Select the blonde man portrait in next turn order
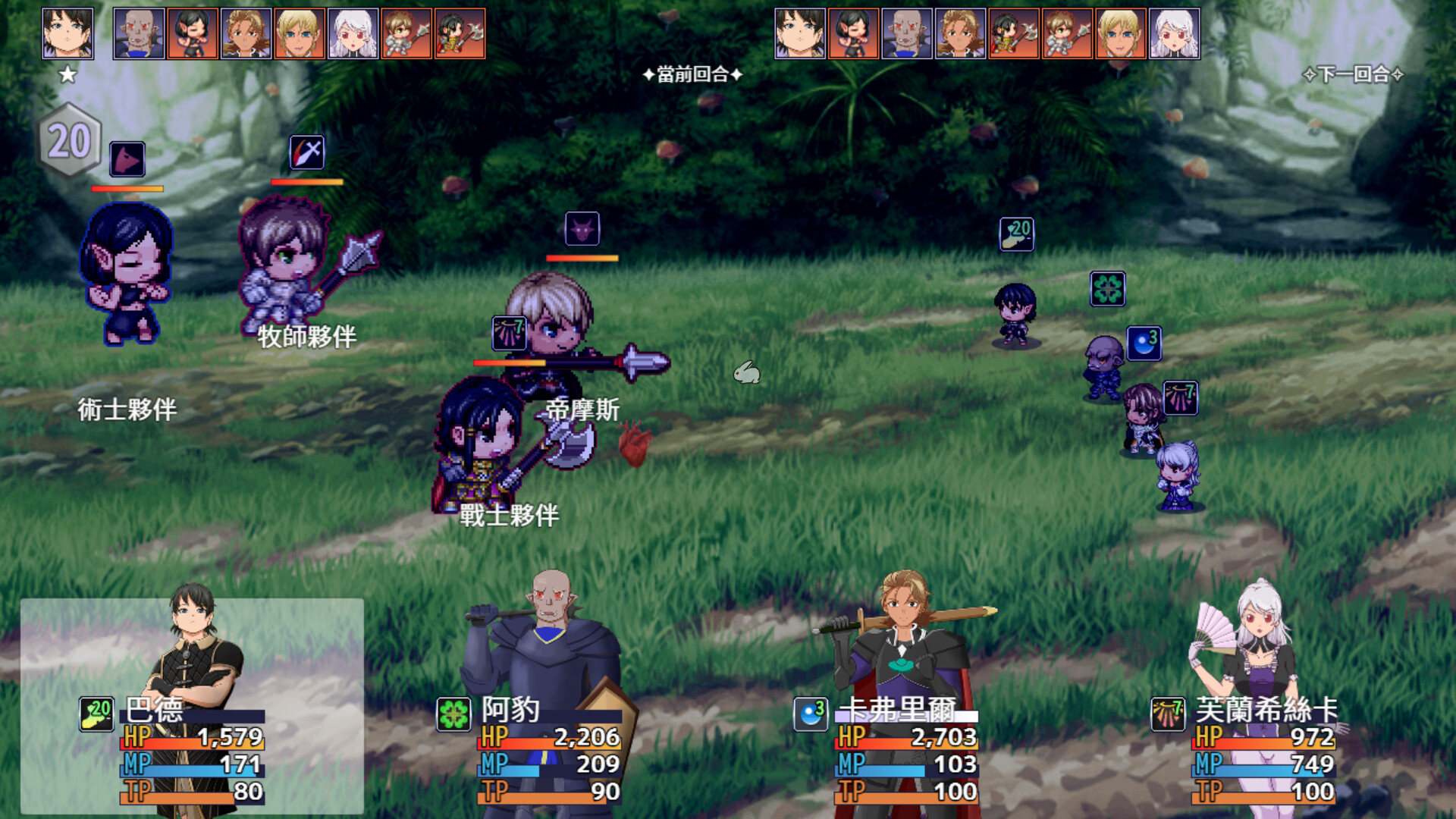The height and width of the screenshot is (819, 1456). pyautogui.click(x=1120, y=33)
